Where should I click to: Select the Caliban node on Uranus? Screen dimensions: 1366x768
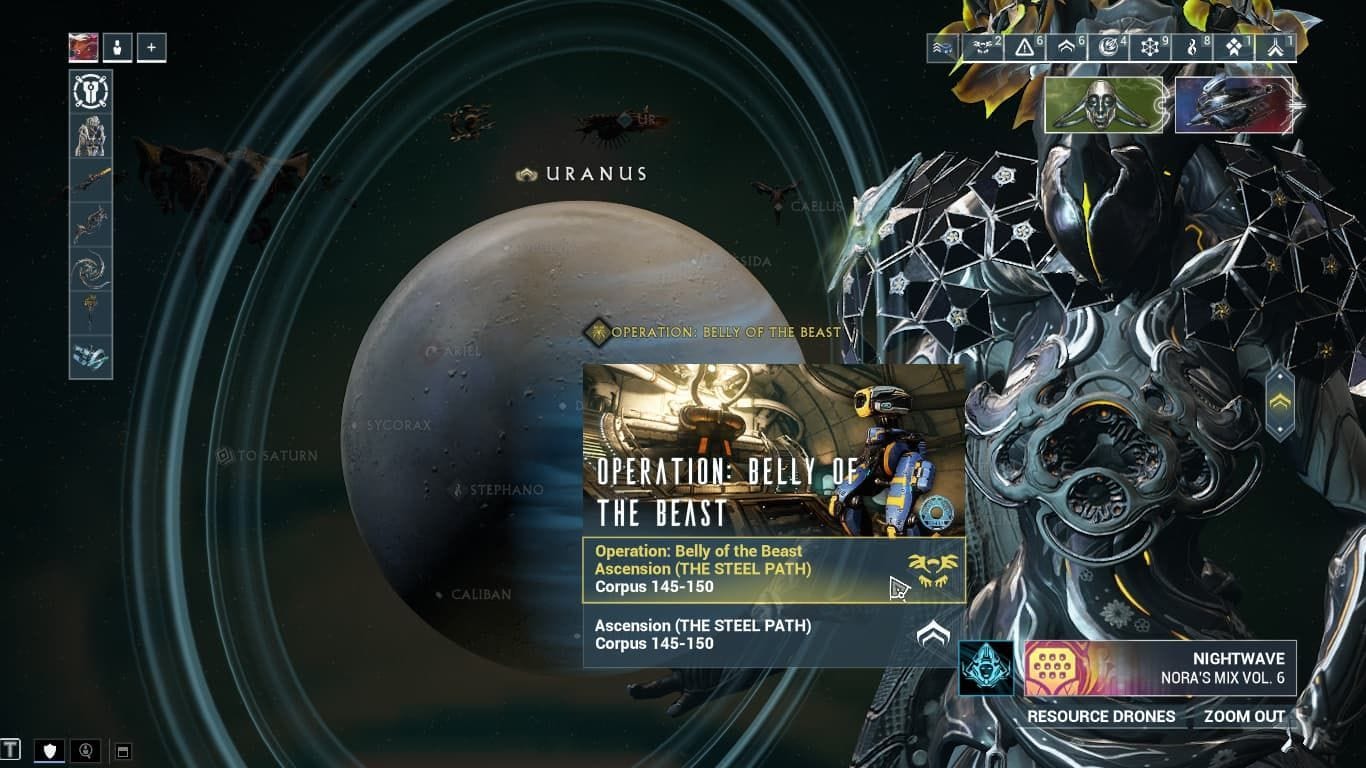(x=438, y=594)
